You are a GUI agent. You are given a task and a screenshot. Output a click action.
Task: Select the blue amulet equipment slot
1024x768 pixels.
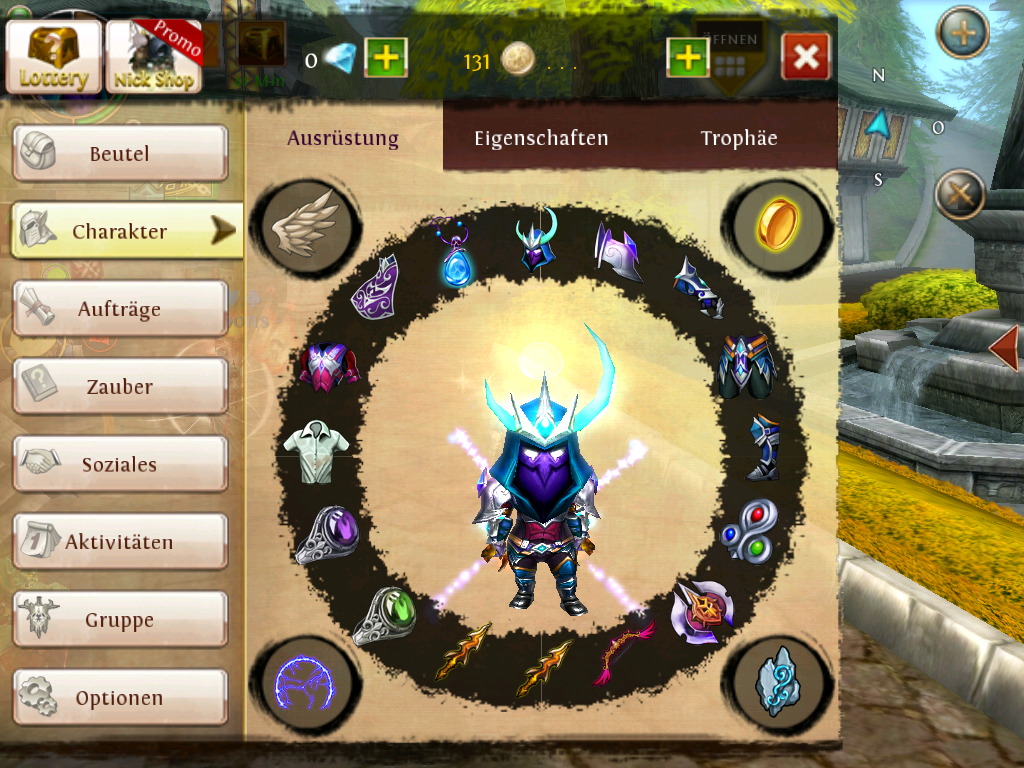[x=457, y=256]
